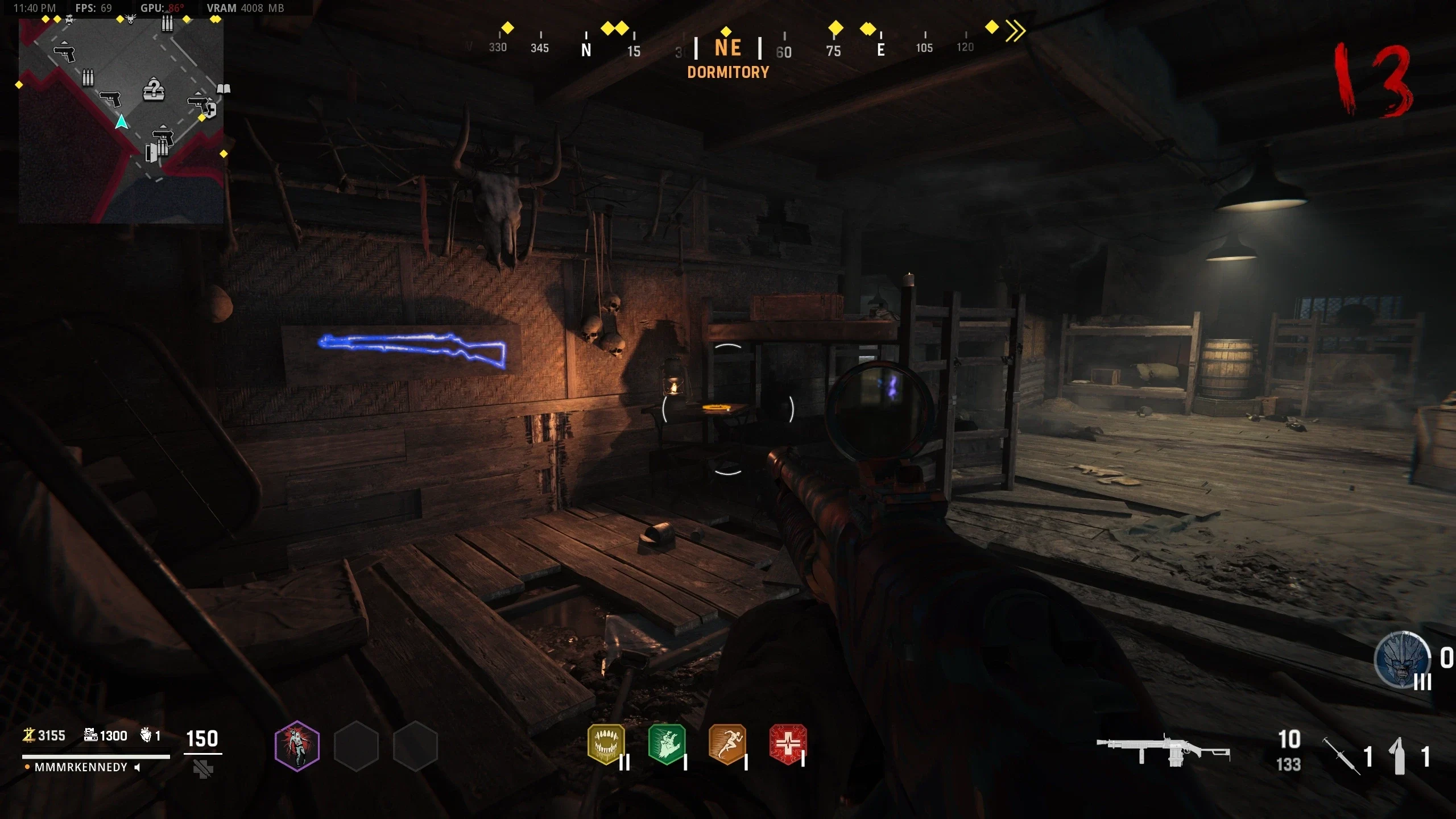This screenshot has width=1456, height=819.
Task: Activate the blue demon mask artifact ability
Action: [1402, 660]
